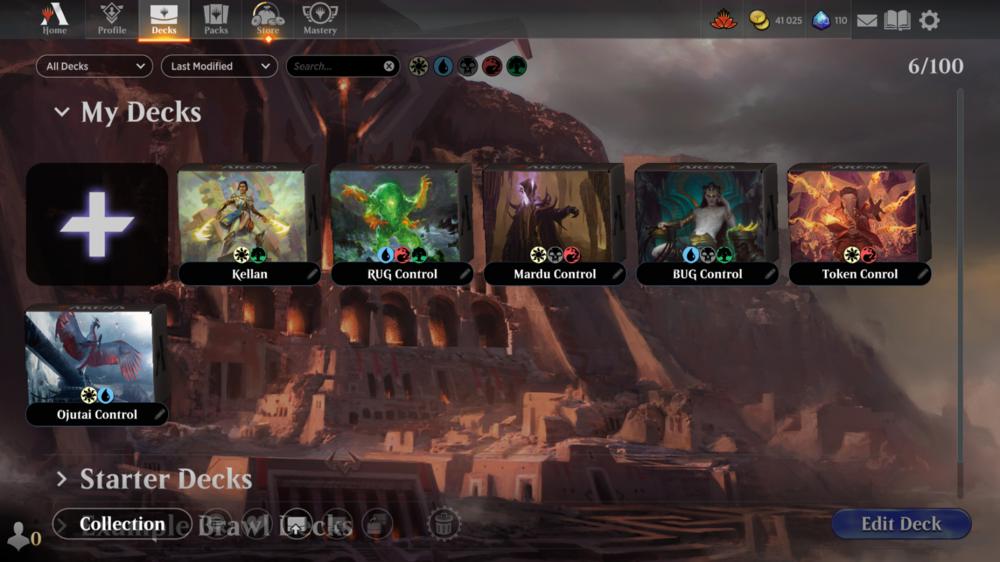Open the Collection view
Viewport: 1000px width, 562px height.
[x=122, y=524]
